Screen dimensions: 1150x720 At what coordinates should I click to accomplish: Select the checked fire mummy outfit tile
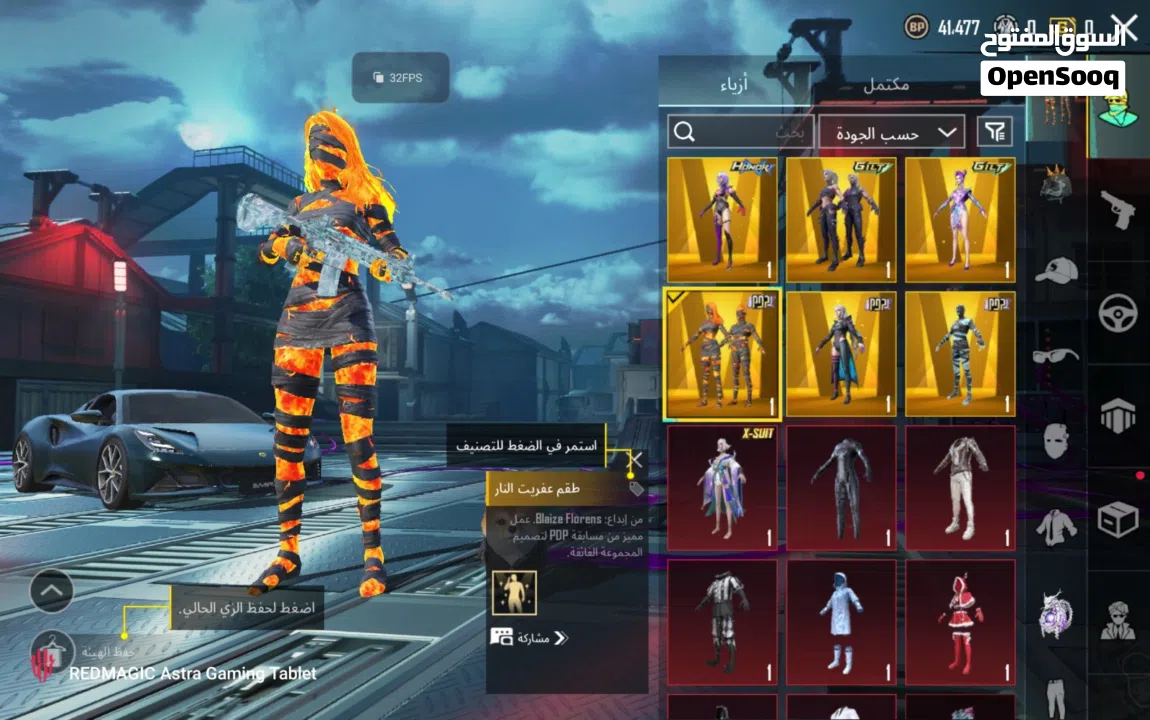click(723, 354)
